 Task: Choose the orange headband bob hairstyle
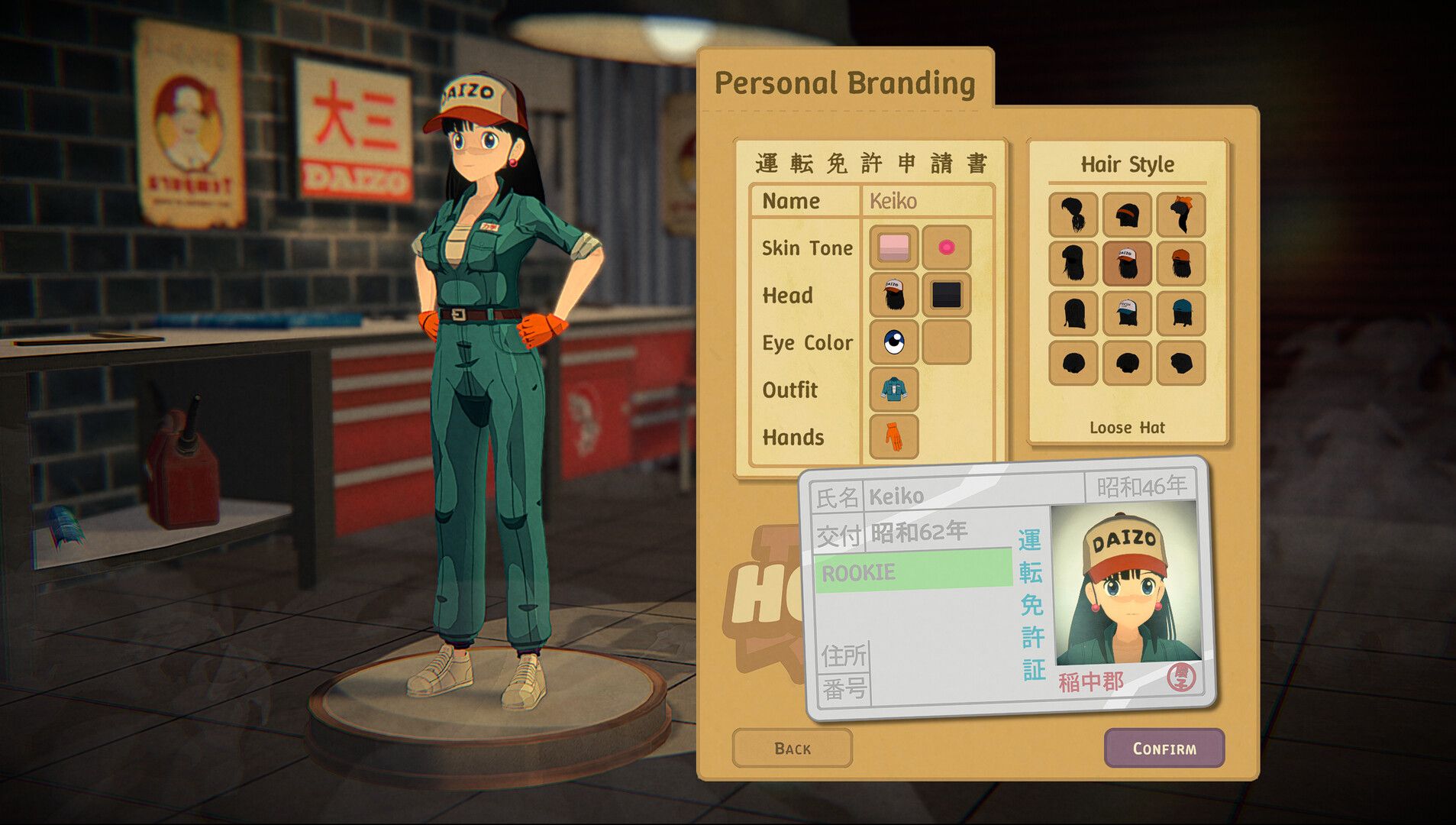(x=1127, y=215)
